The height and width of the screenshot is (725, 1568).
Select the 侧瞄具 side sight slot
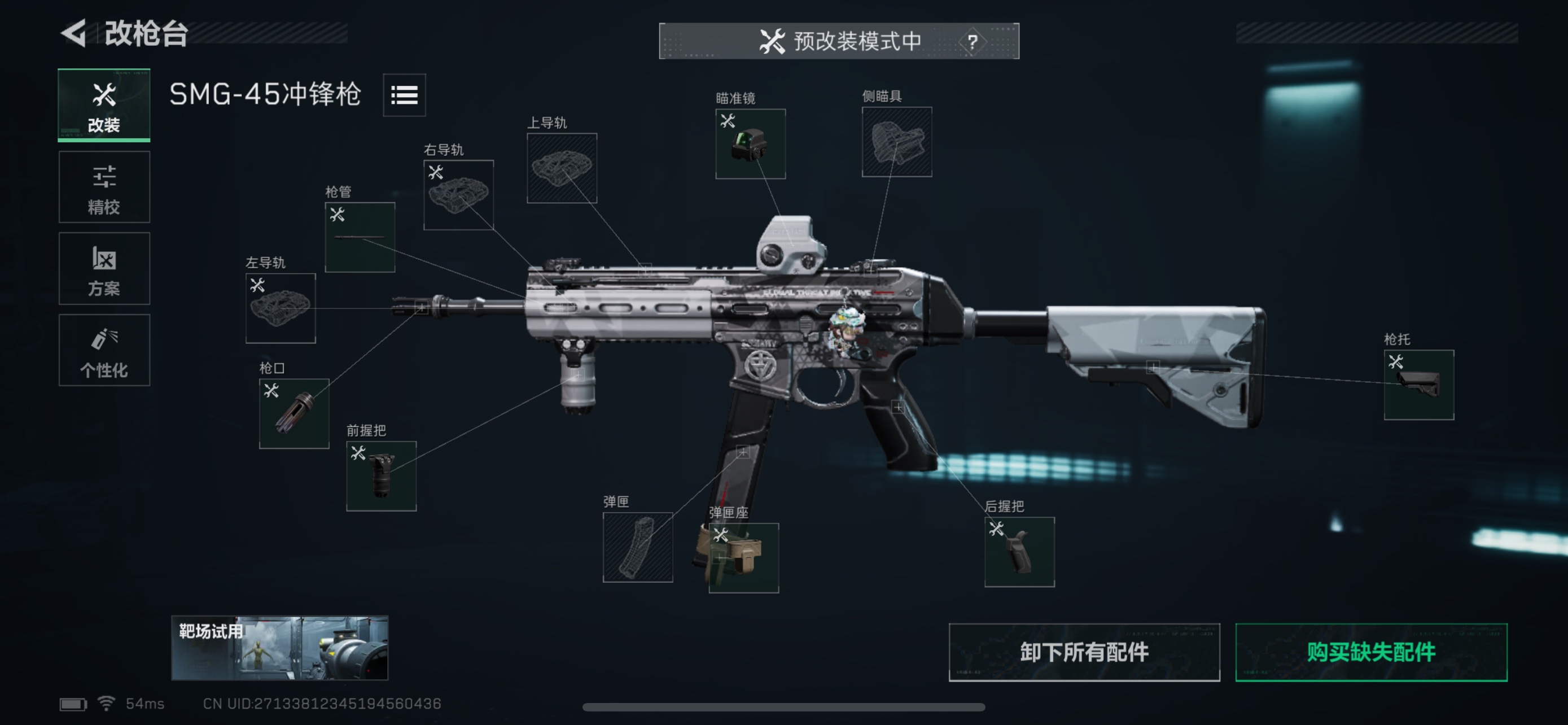click(897, 142)
